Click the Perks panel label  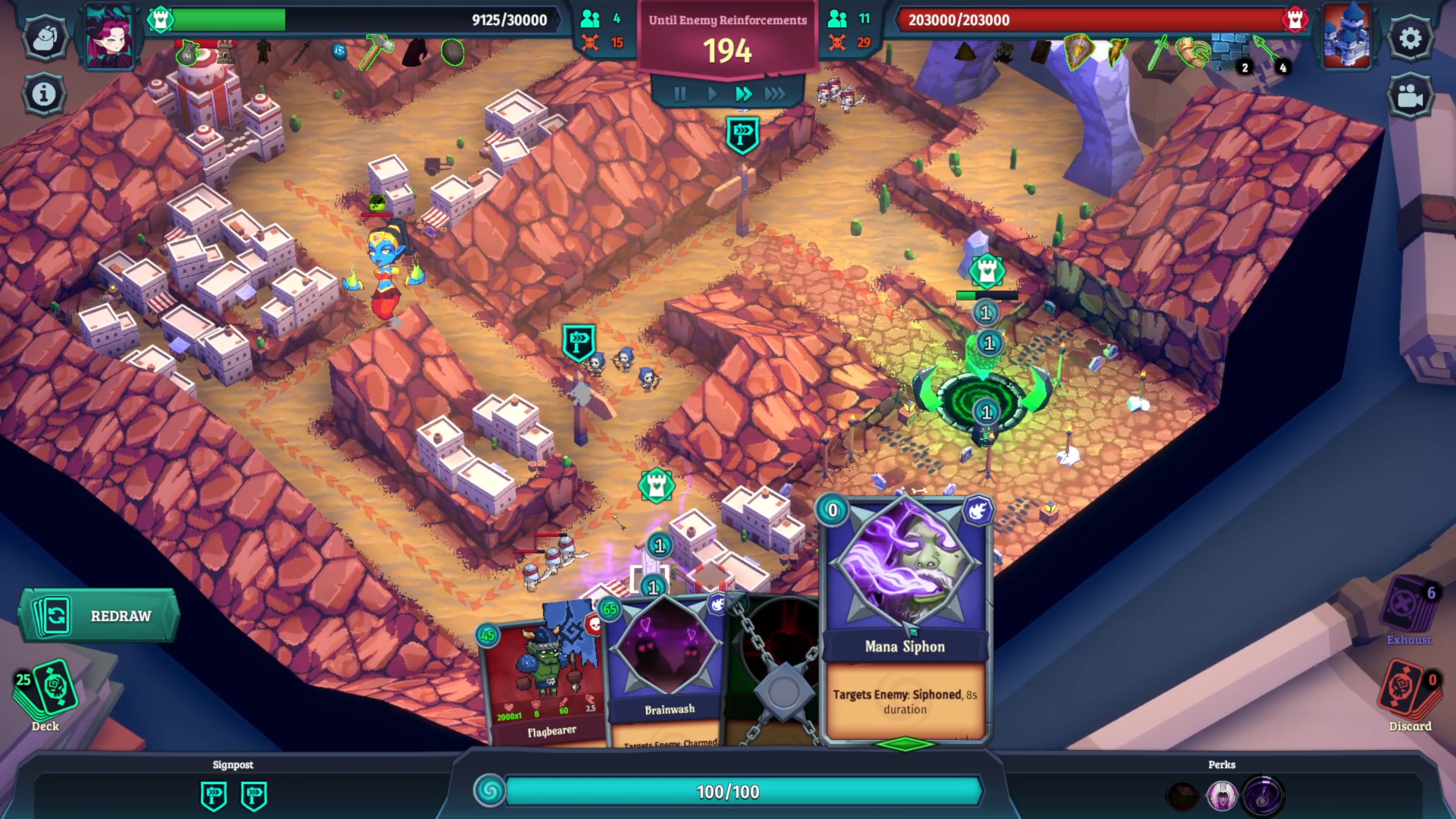tap(1221, 765)
